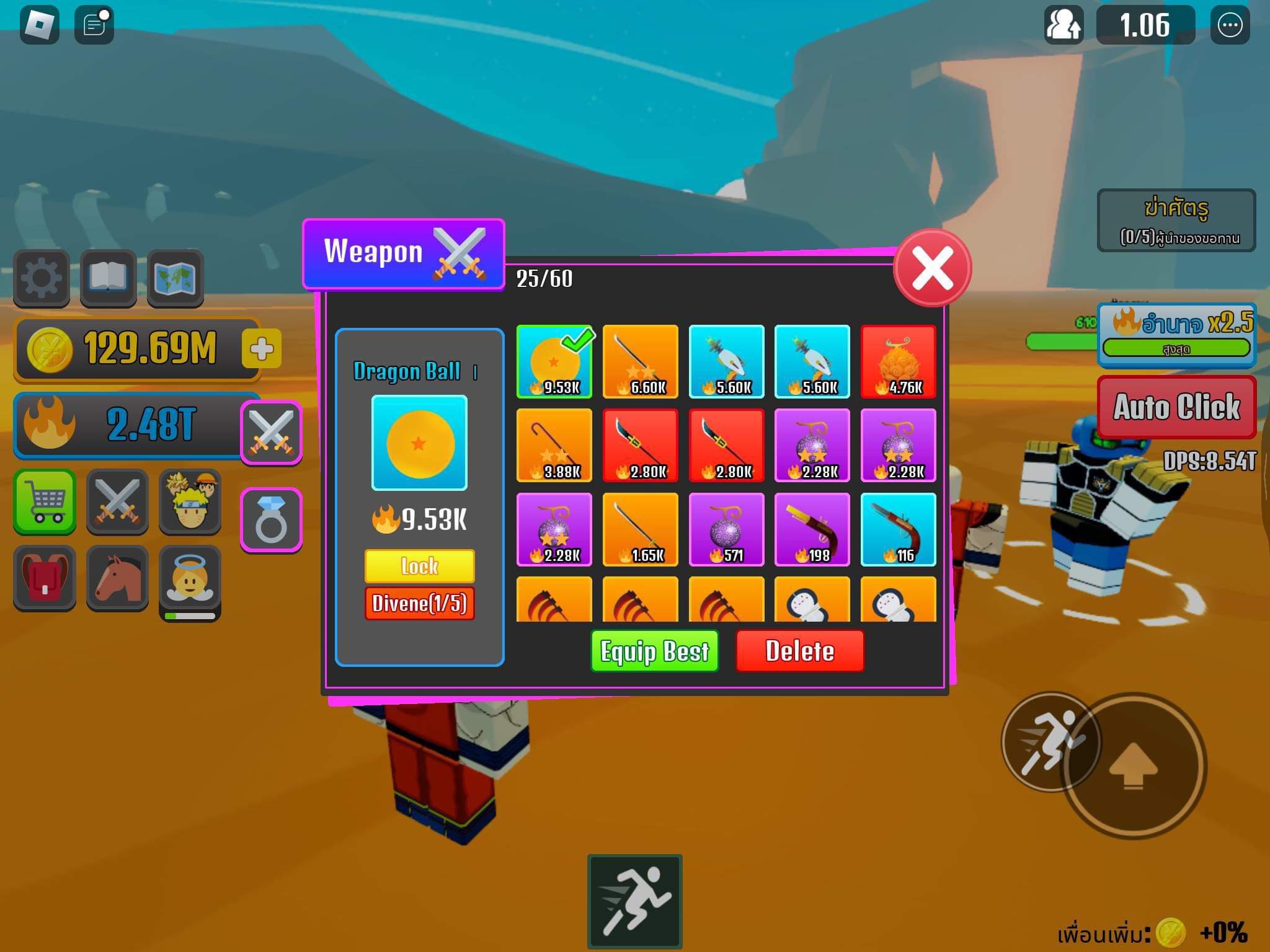The width and height of the screenshot is (1270, 952).
Task: Open the Roblox chat window
Action: 94,25
